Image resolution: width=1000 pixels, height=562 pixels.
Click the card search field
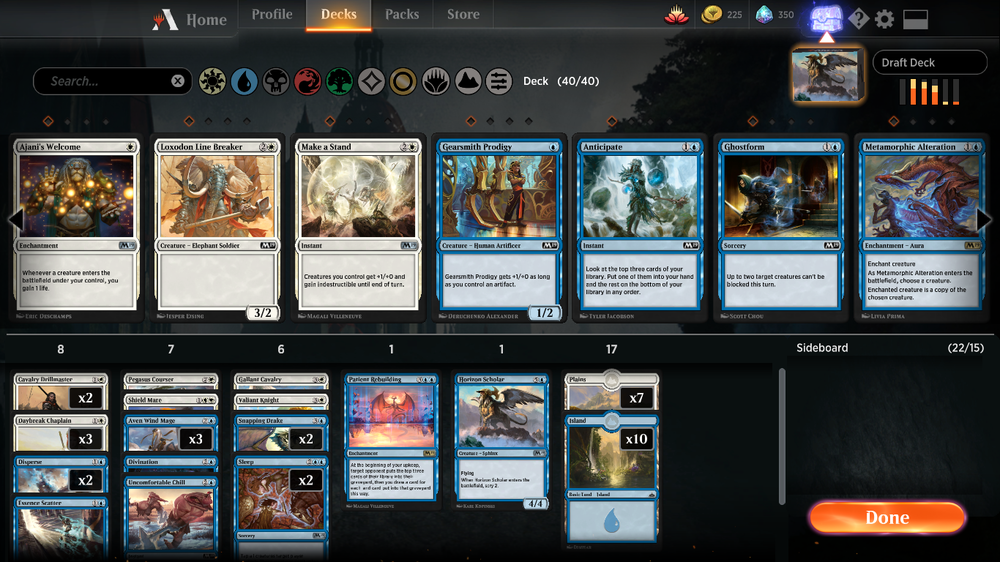[105, 81]
